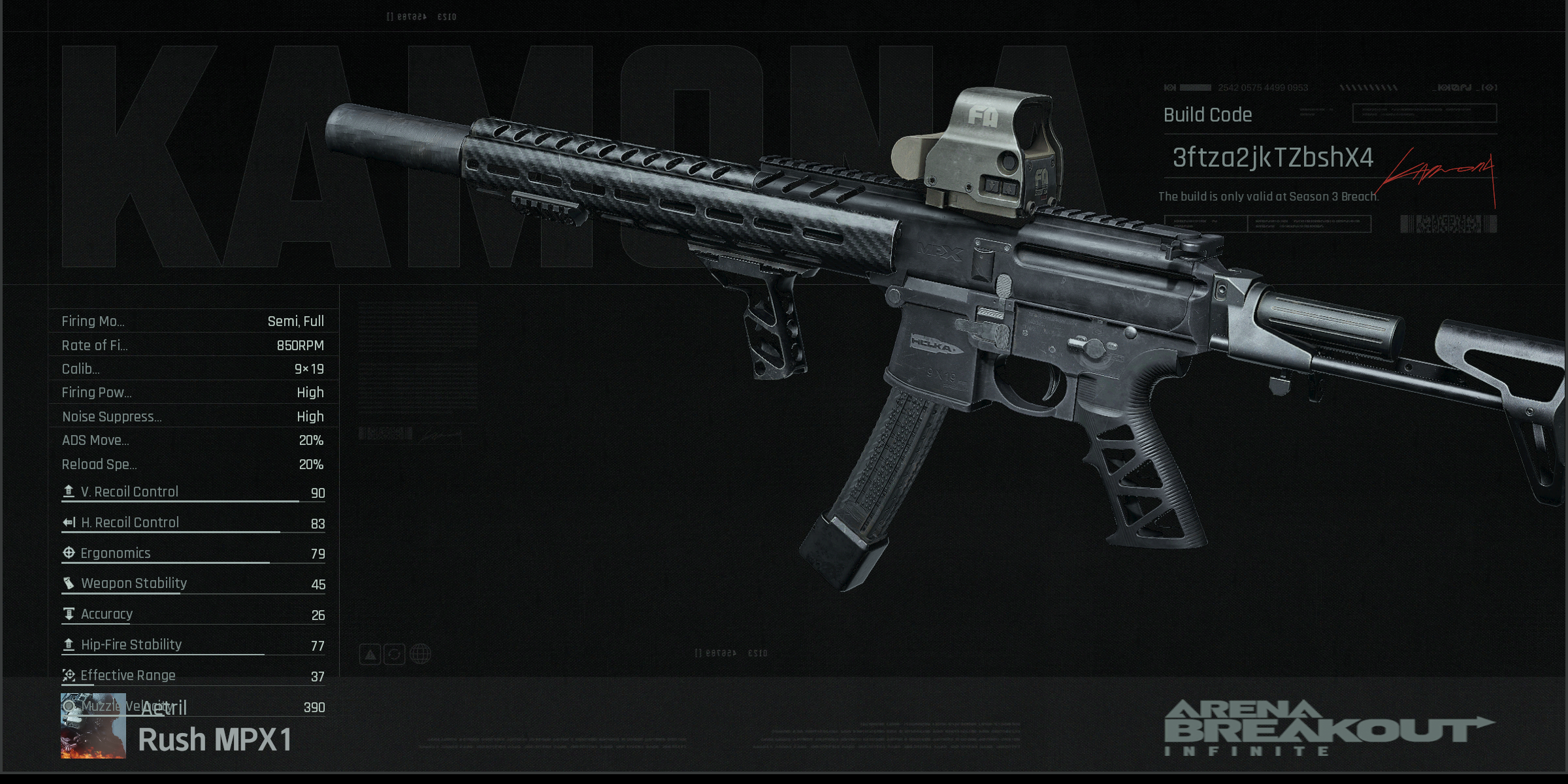Screen dimensions: 1568x784
Task: Click the circular refresh arrow icon
Action: (395, 654)
